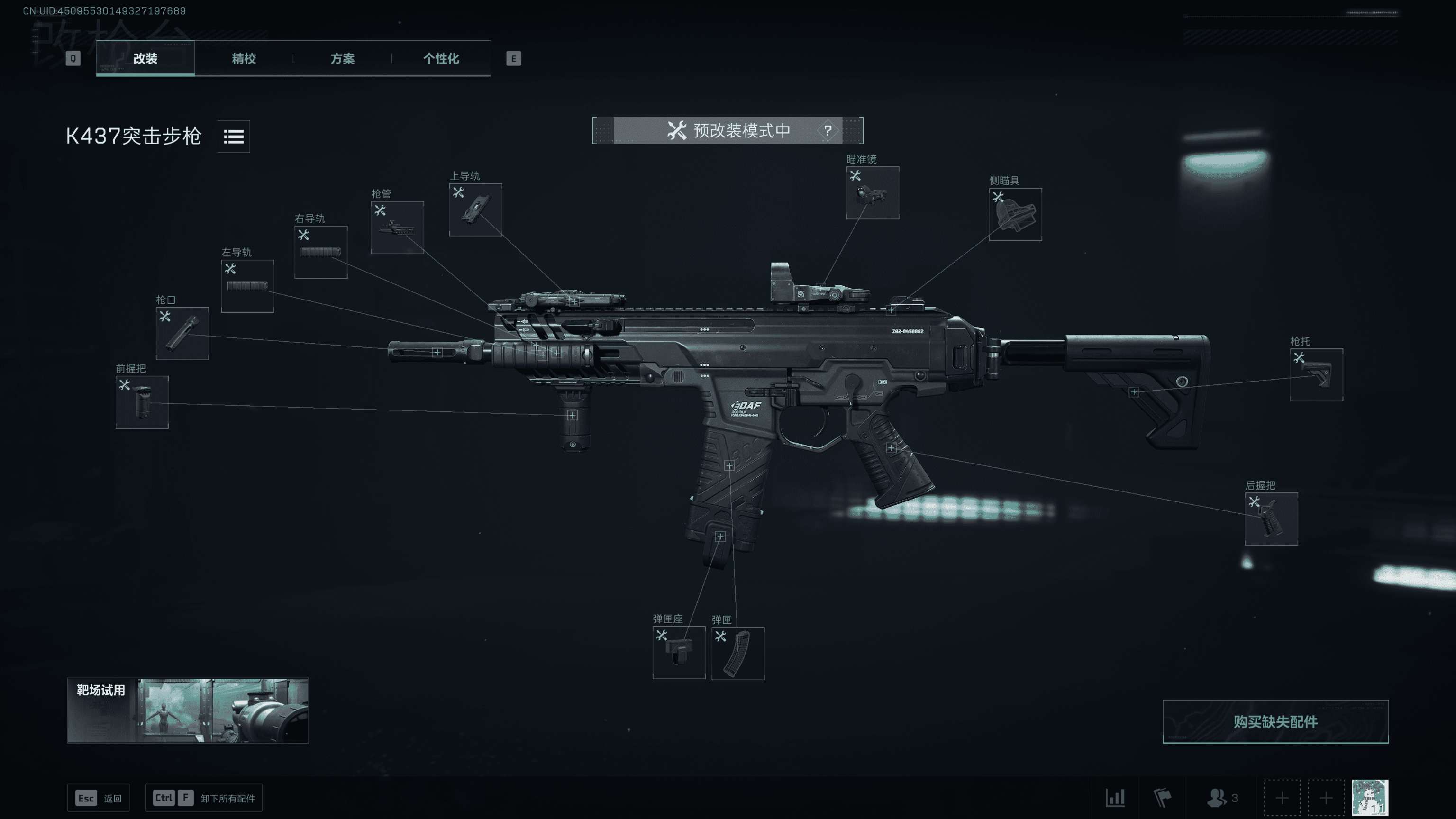Select the 个性化 tab

441,58
